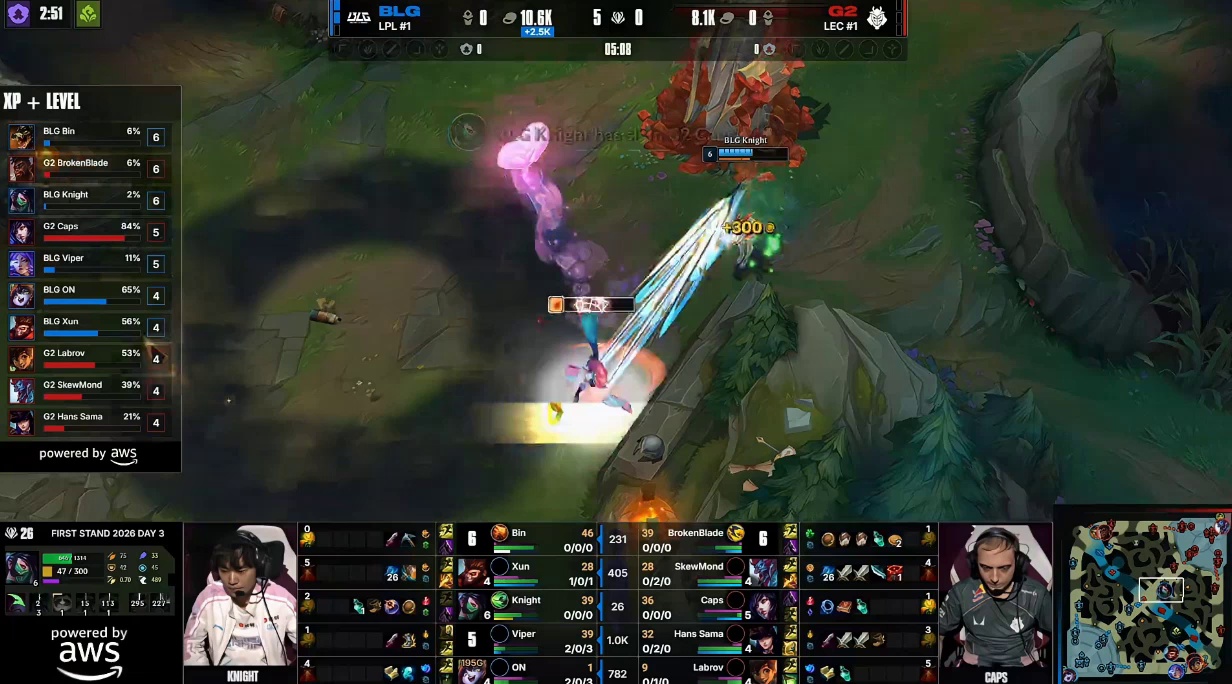Image resolution: width=1232 pixels, height=684 pixels.
Task: Open the Caps player camera feed
Action: (995, 596)
